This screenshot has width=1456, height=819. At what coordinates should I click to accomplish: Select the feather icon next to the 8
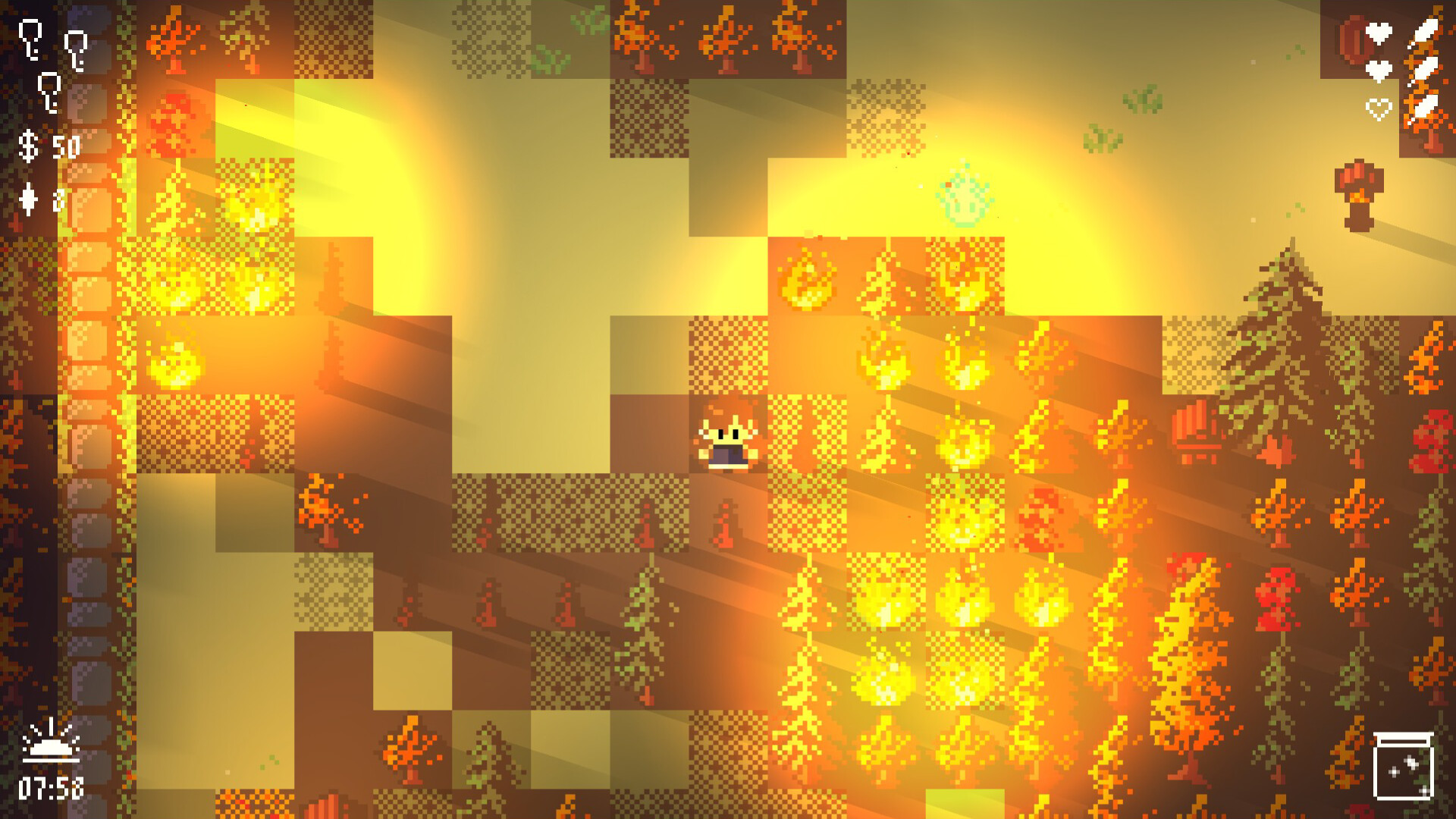28,201
